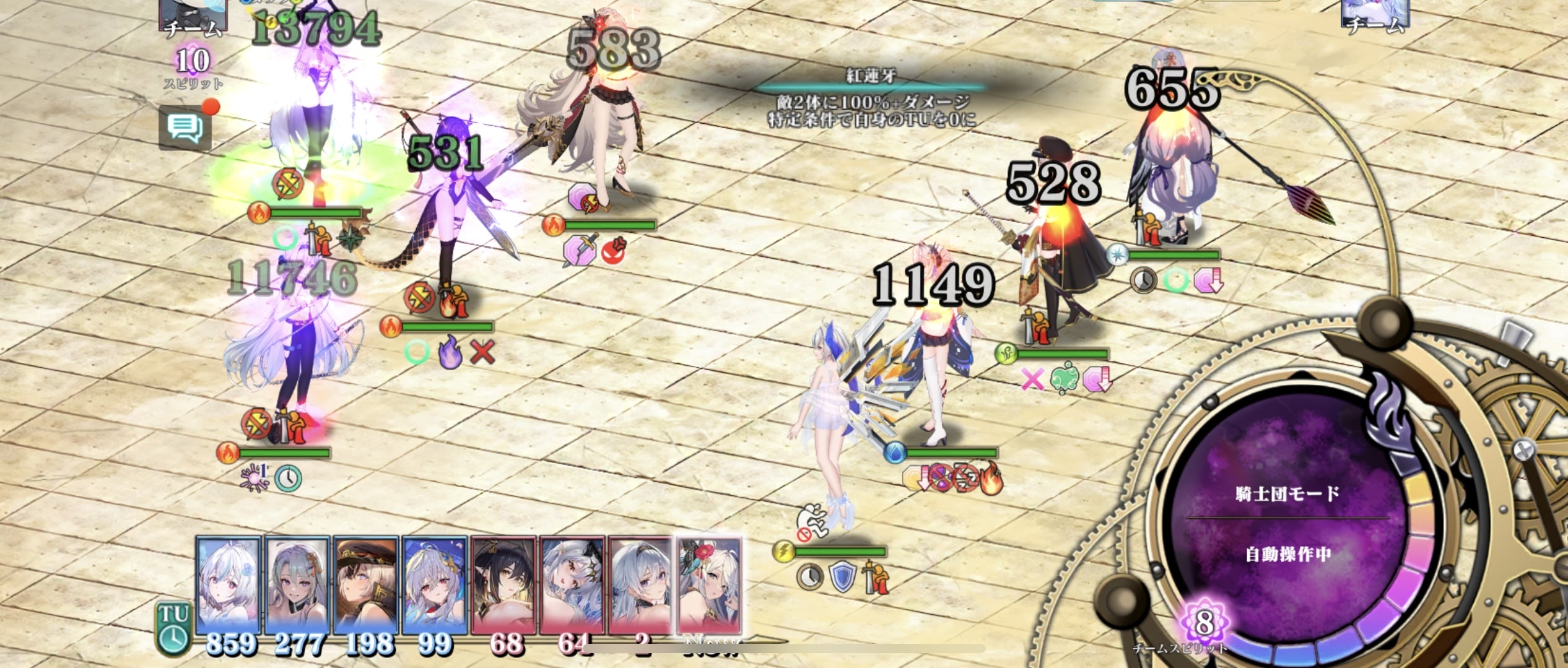Tap the team spirit flower icon showing 8
The width and height of the screenshot is (1568, 668).
[x=1204, y=622]
